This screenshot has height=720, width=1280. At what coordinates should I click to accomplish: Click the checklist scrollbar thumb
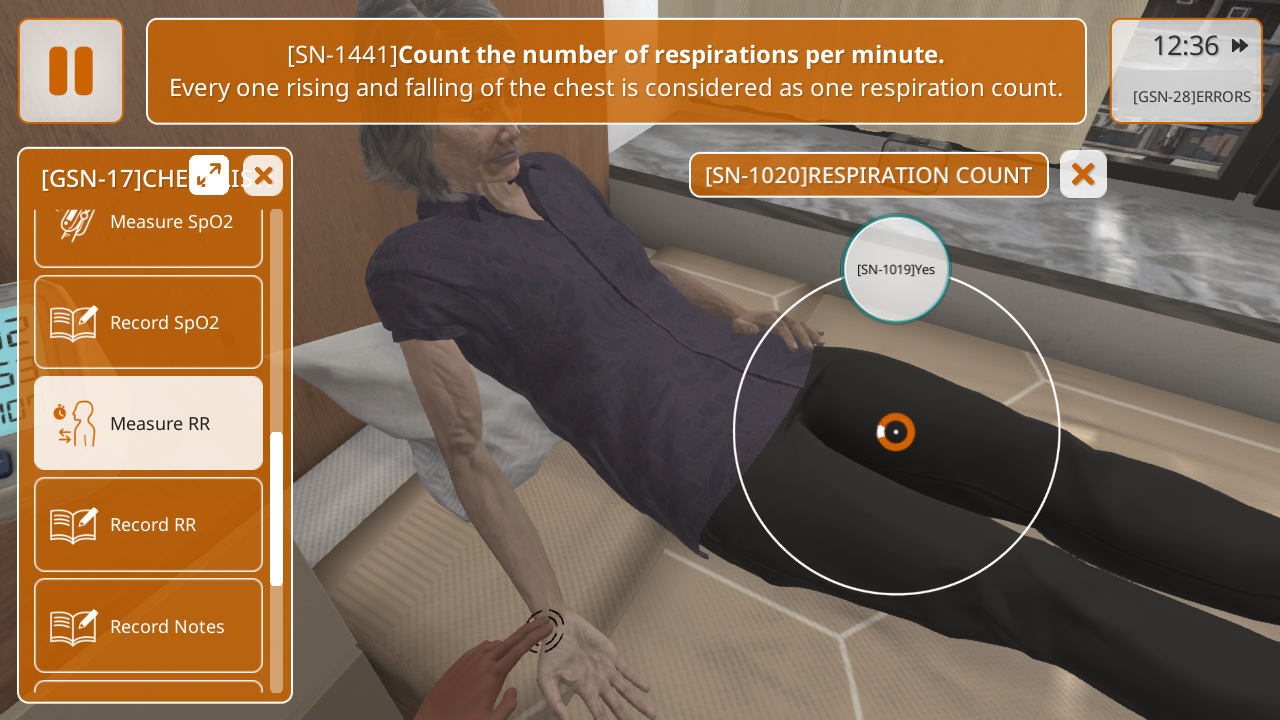(277, 508)
